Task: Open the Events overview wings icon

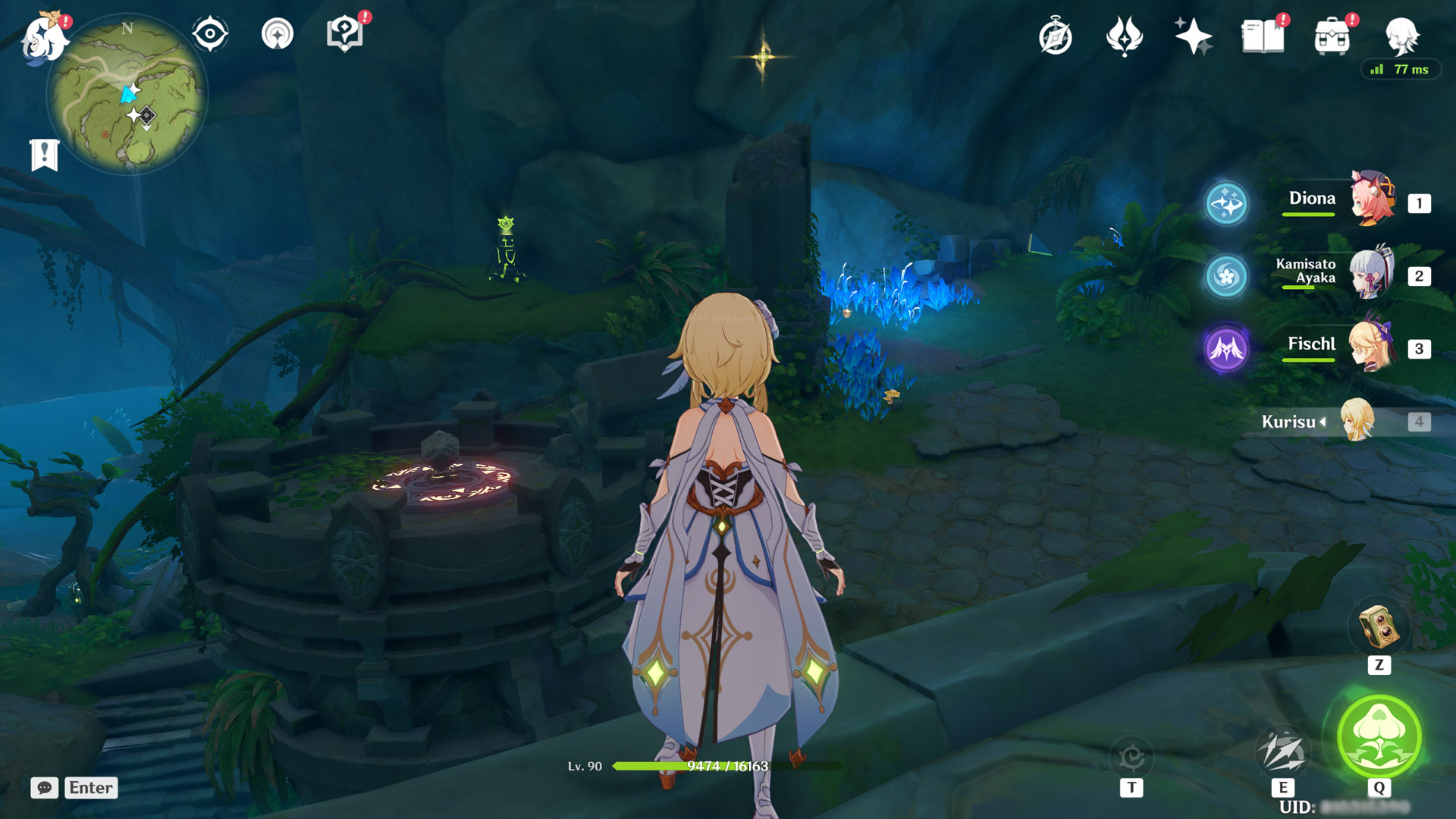Action: point(1124,36)
